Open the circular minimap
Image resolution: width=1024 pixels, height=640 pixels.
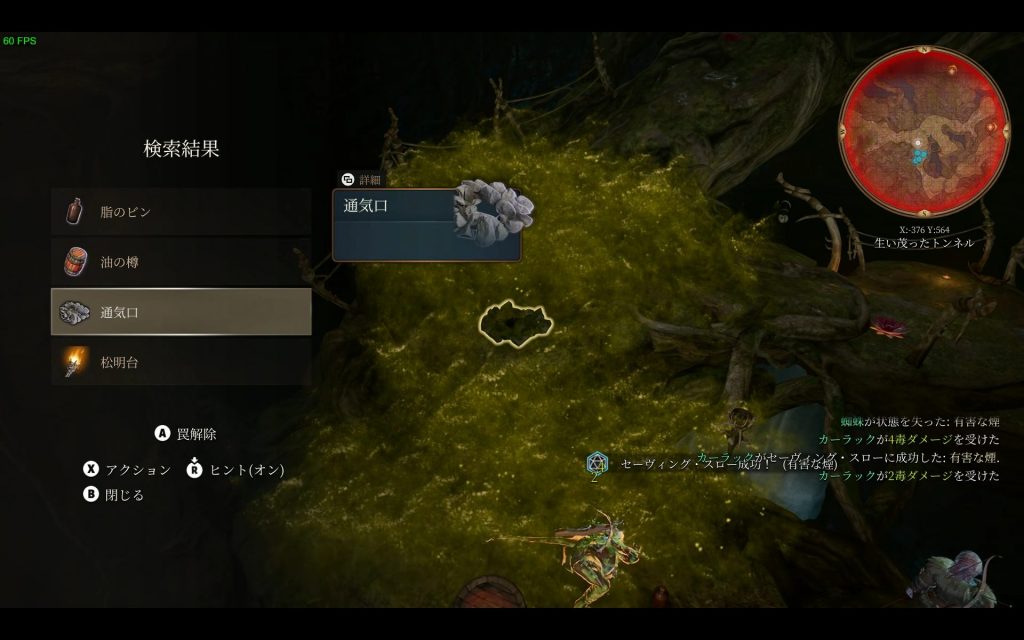923,132
